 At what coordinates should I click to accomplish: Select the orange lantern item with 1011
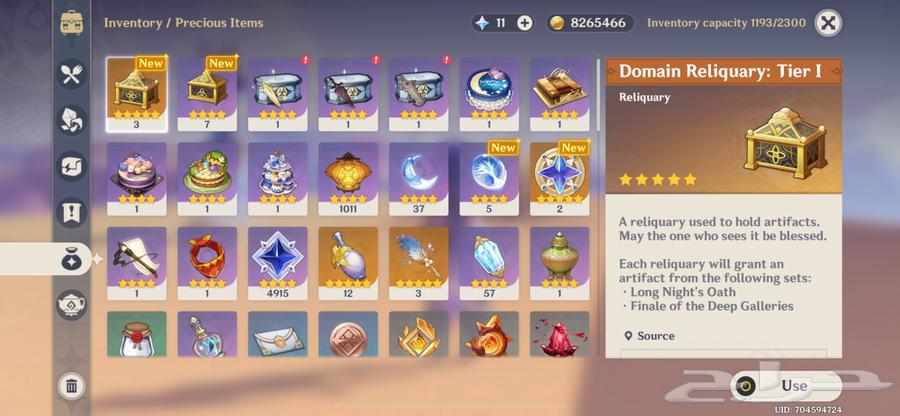point(348,176)
